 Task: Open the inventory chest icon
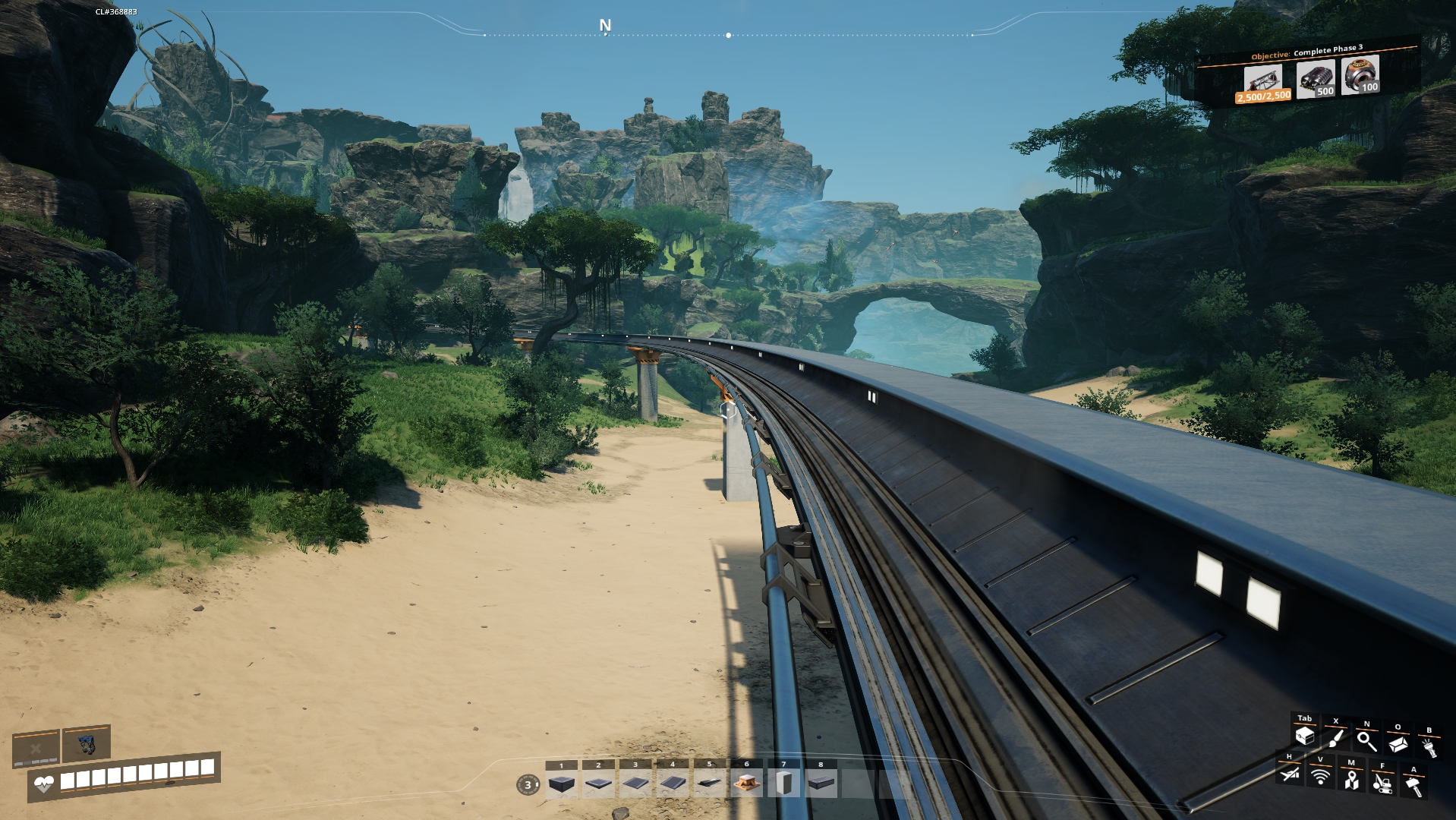[x=1304, y=736]
